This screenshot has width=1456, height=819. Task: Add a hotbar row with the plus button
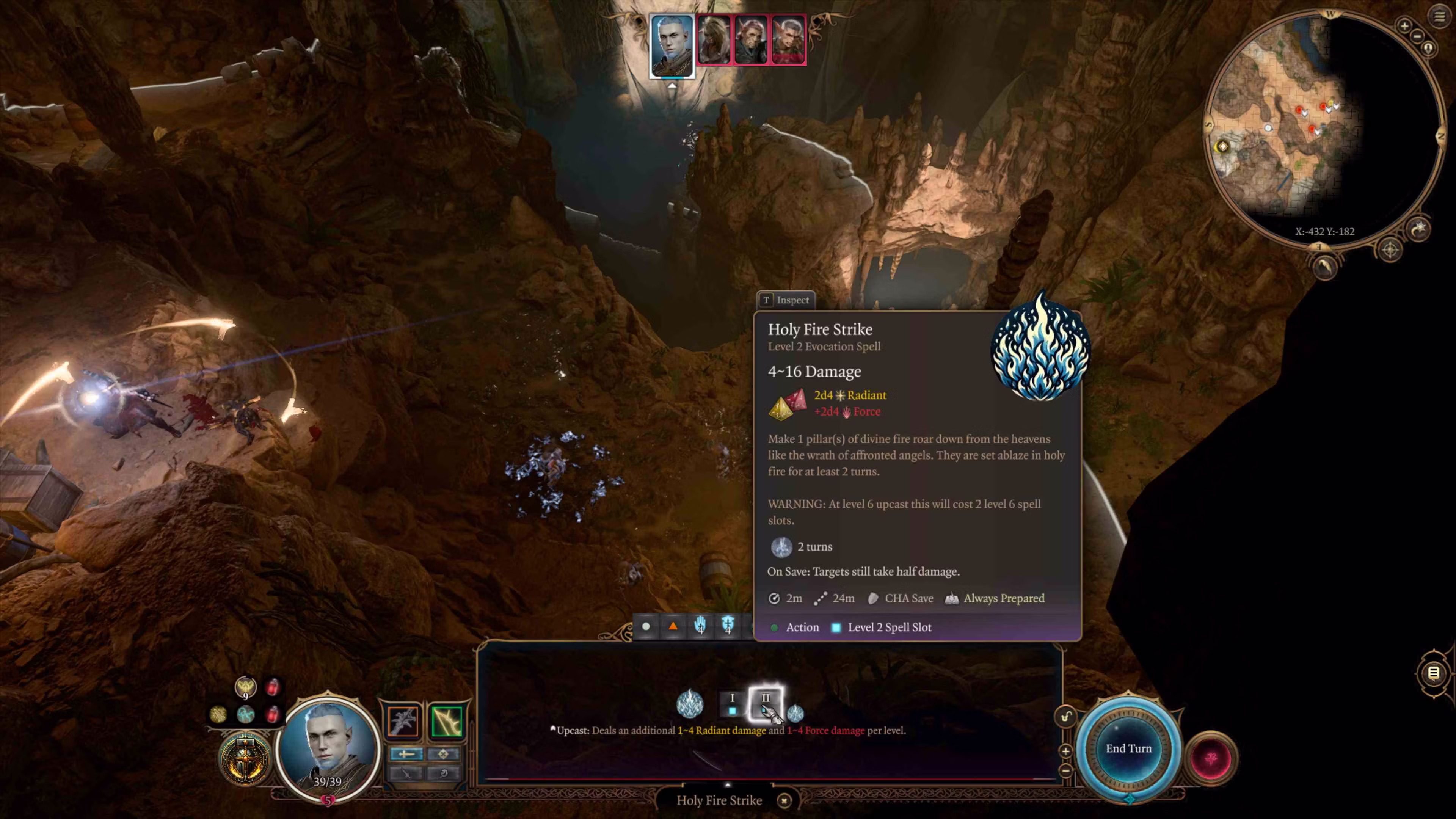[x=1065, y=751]
